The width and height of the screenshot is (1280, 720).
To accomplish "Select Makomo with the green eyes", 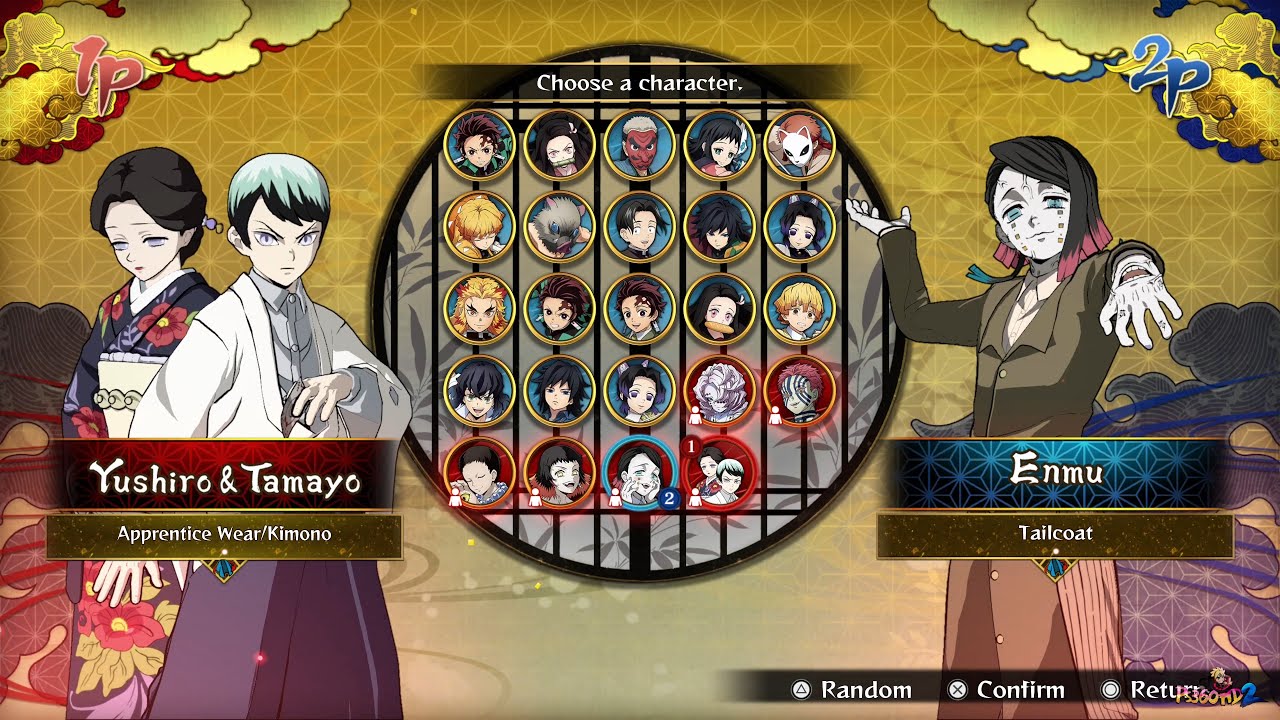I will pos(720,145).
